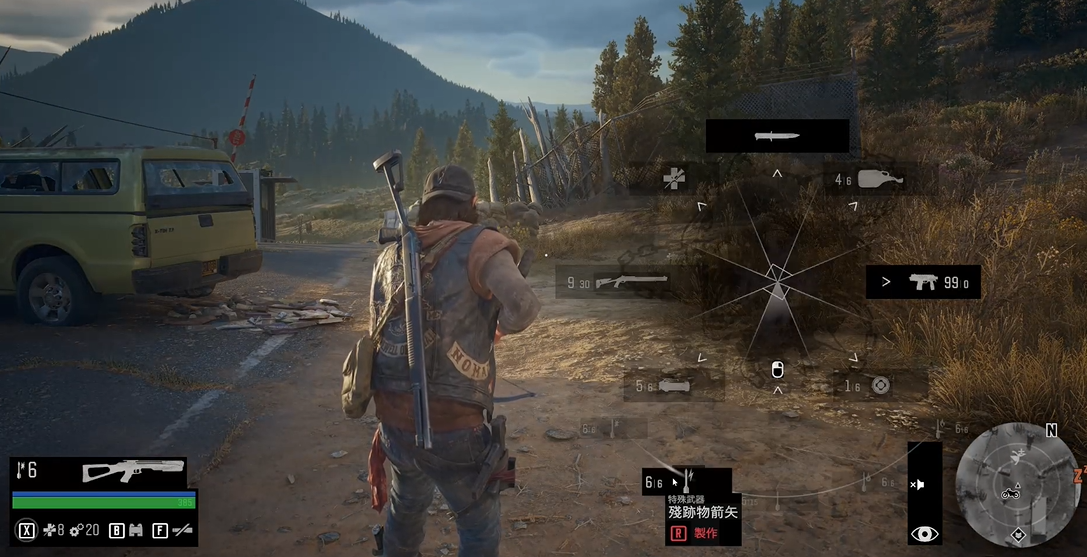The height and width of the screenshot is (557, 1087).
Task: Click the motorcycle marker on the minimap
Action: click(1009, 493)
